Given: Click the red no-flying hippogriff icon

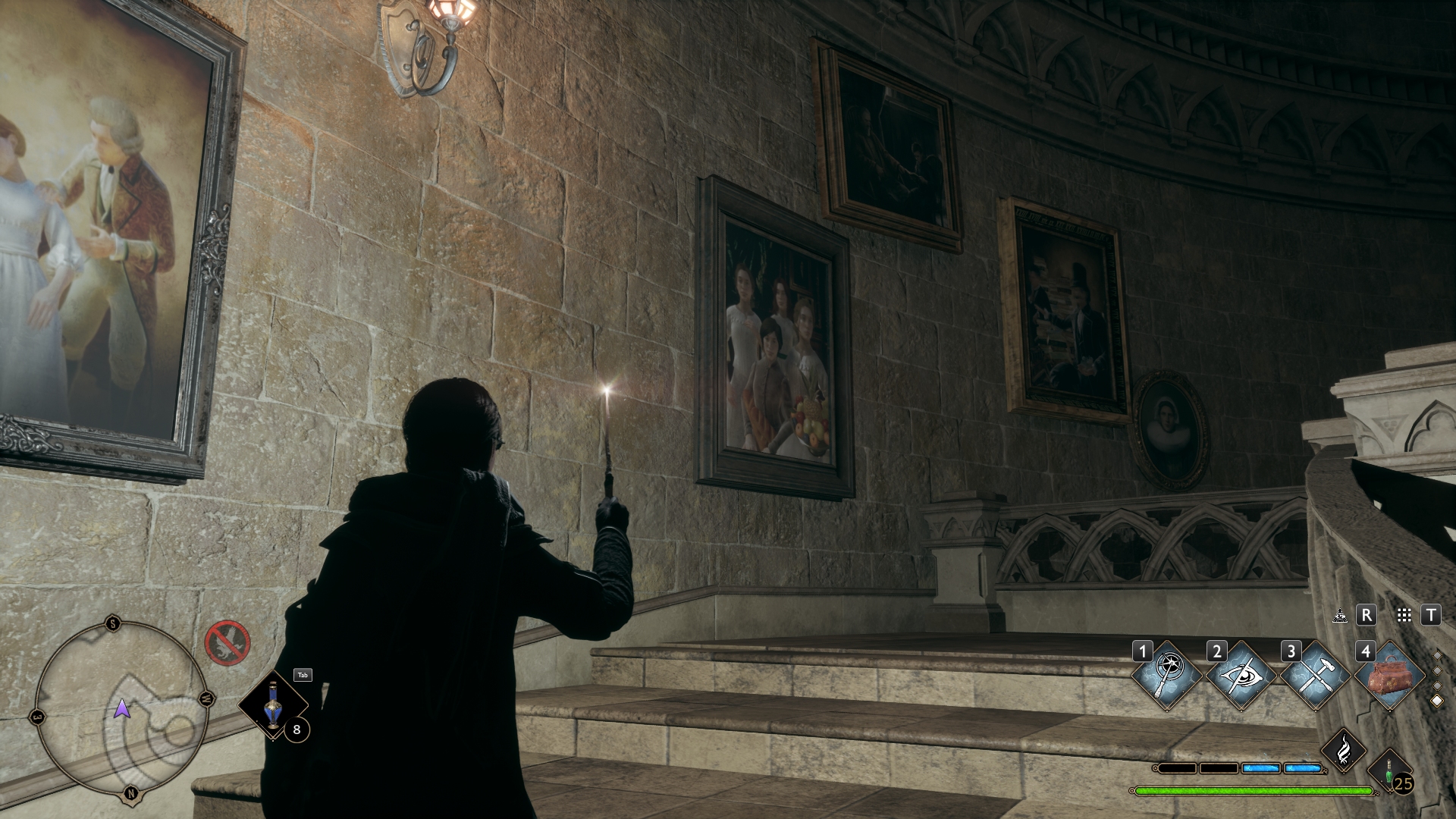Looking at the screenshot, I should click(x=227, y=642).
